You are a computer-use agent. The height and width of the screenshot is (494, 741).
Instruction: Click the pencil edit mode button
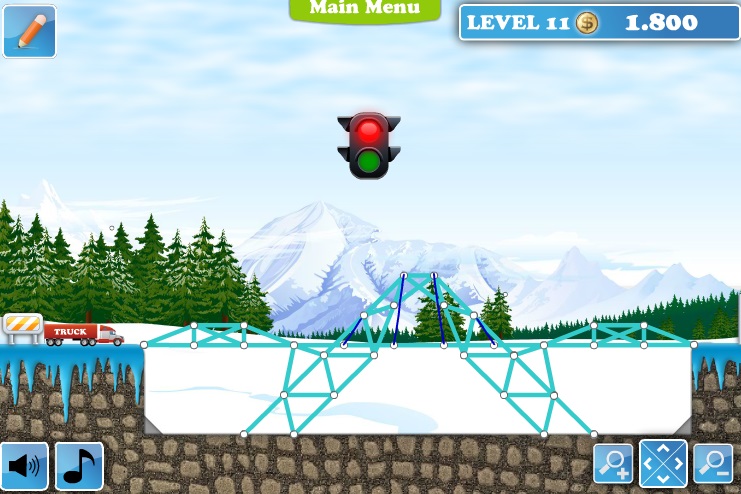(x=29, y=31)
